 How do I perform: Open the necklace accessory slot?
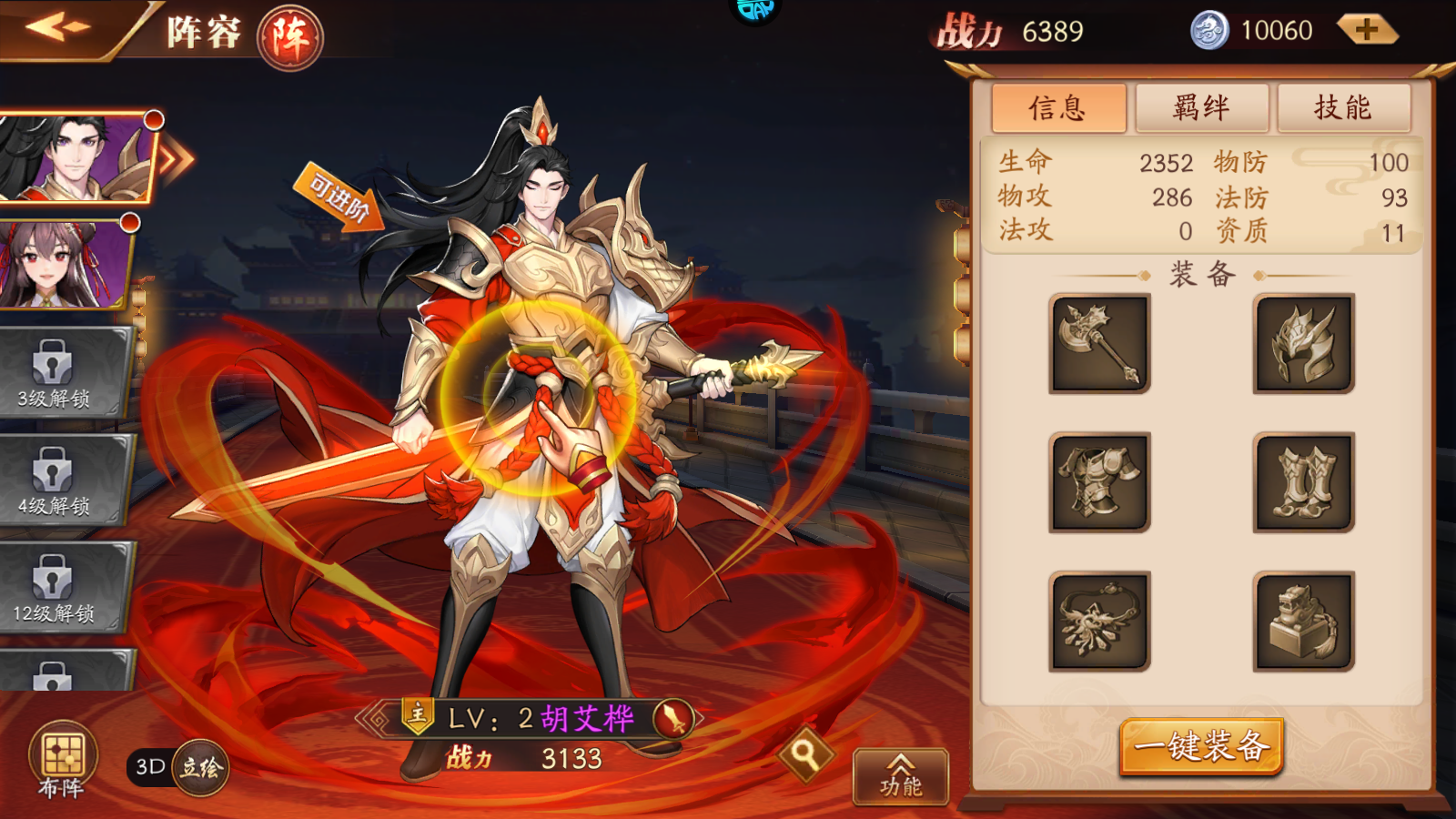tap(1099, 622)
